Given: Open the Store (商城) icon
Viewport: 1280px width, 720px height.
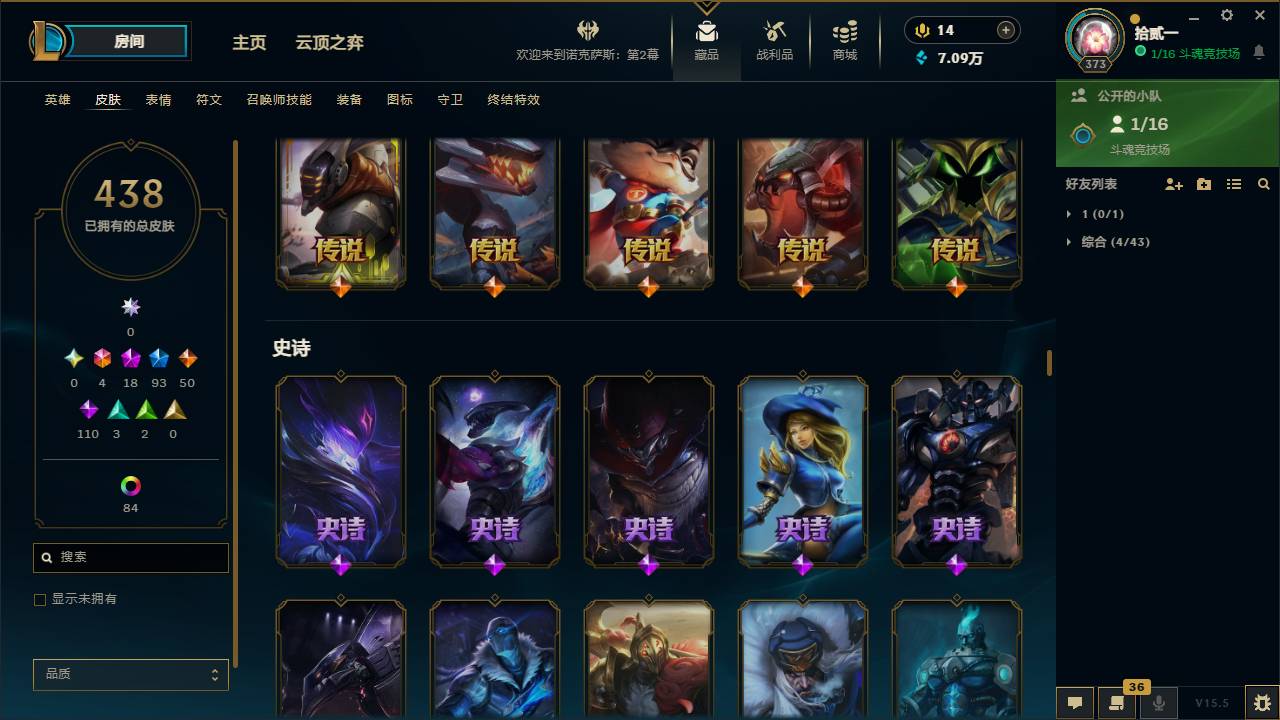Looking at the screenshot, I should 843,35.
